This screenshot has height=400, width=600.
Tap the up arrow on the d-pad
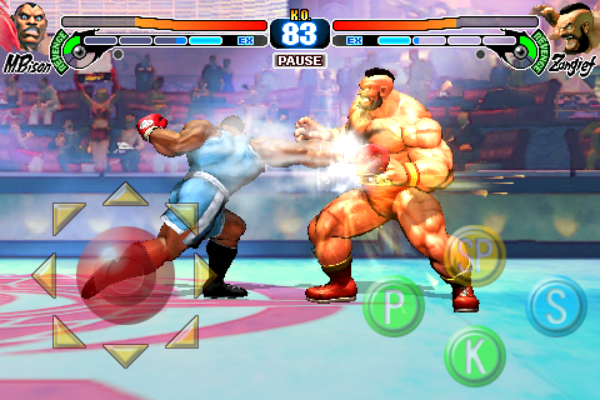click(x=126, y=194)
